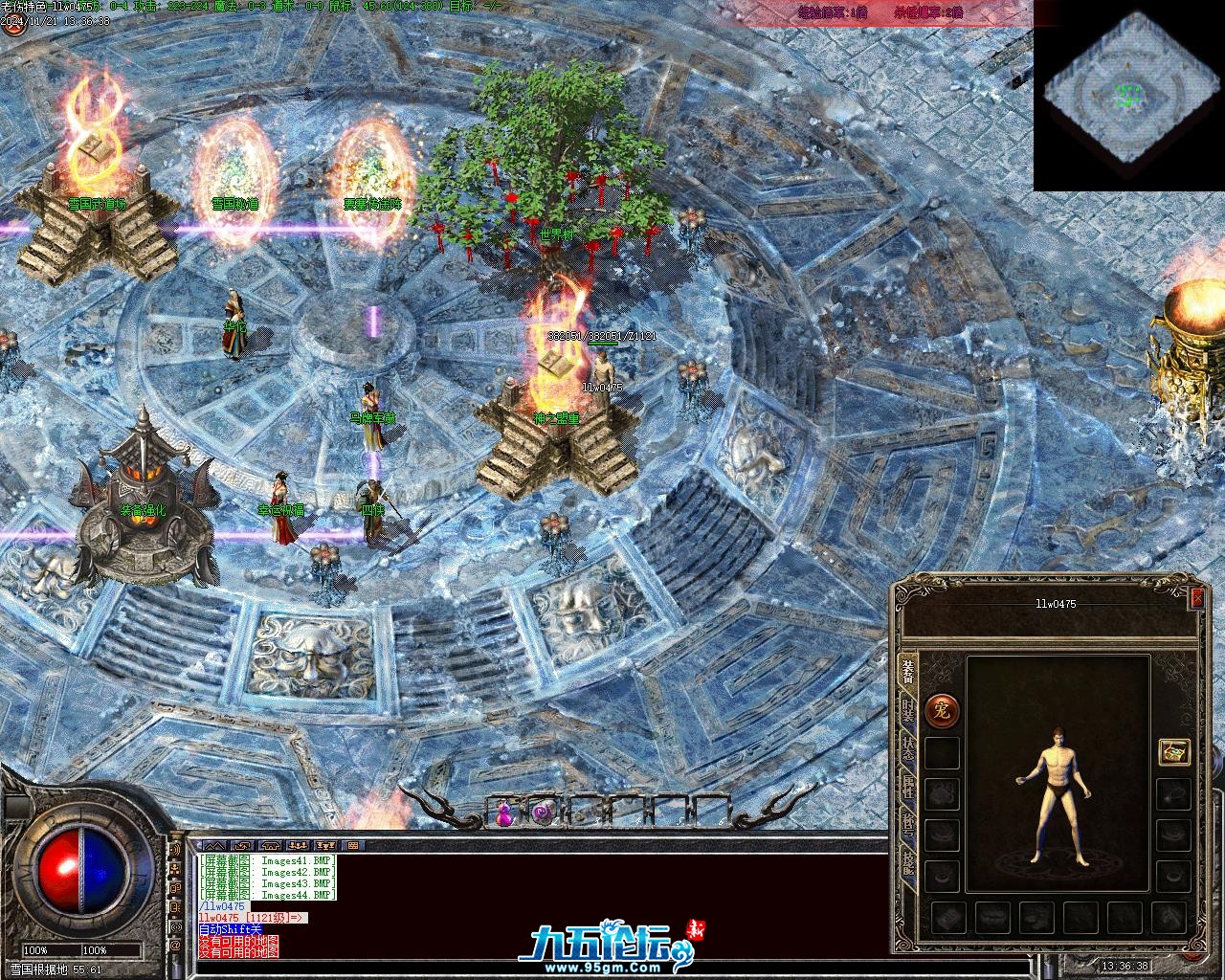Image resolution: width=1225 pixels, height=980 pixels.
Task: Use the purple swirl item in hotbar
Action: 542,813
